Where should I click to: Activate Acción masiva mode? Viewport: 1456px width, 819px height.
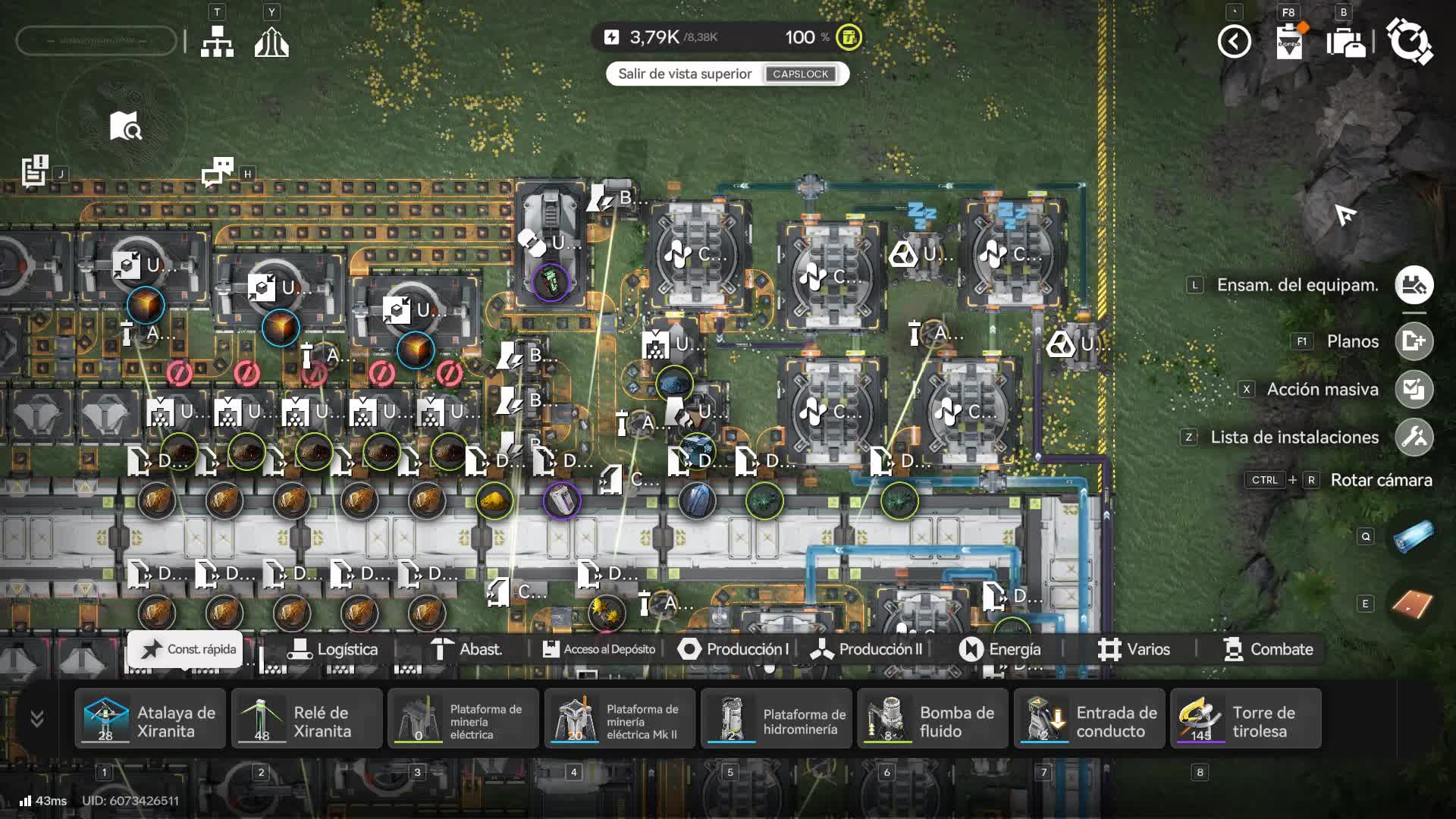click(1414, 389)
